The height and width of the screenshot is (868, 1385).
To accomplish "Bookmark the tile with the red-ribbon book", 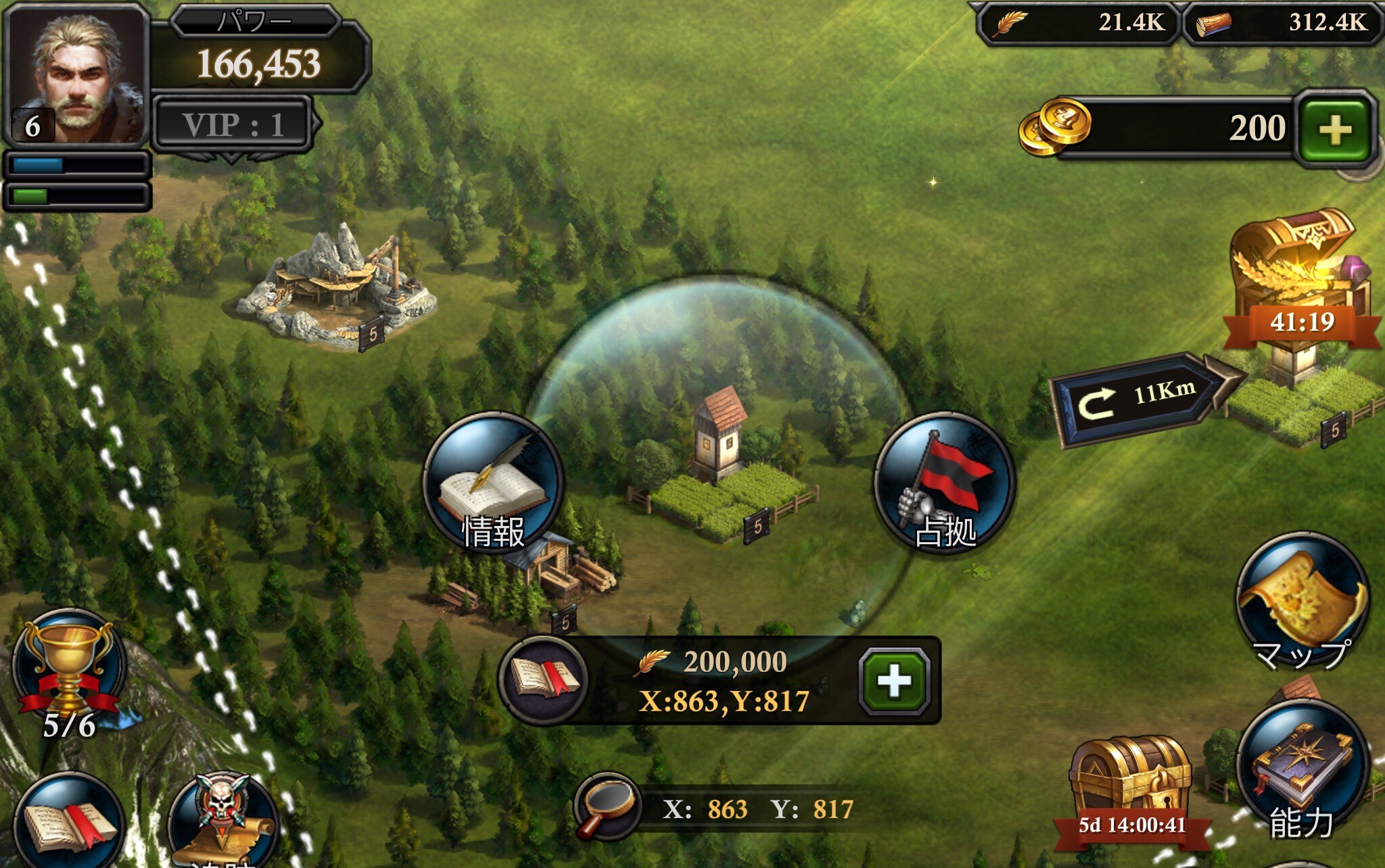I will tap(544, 679).
